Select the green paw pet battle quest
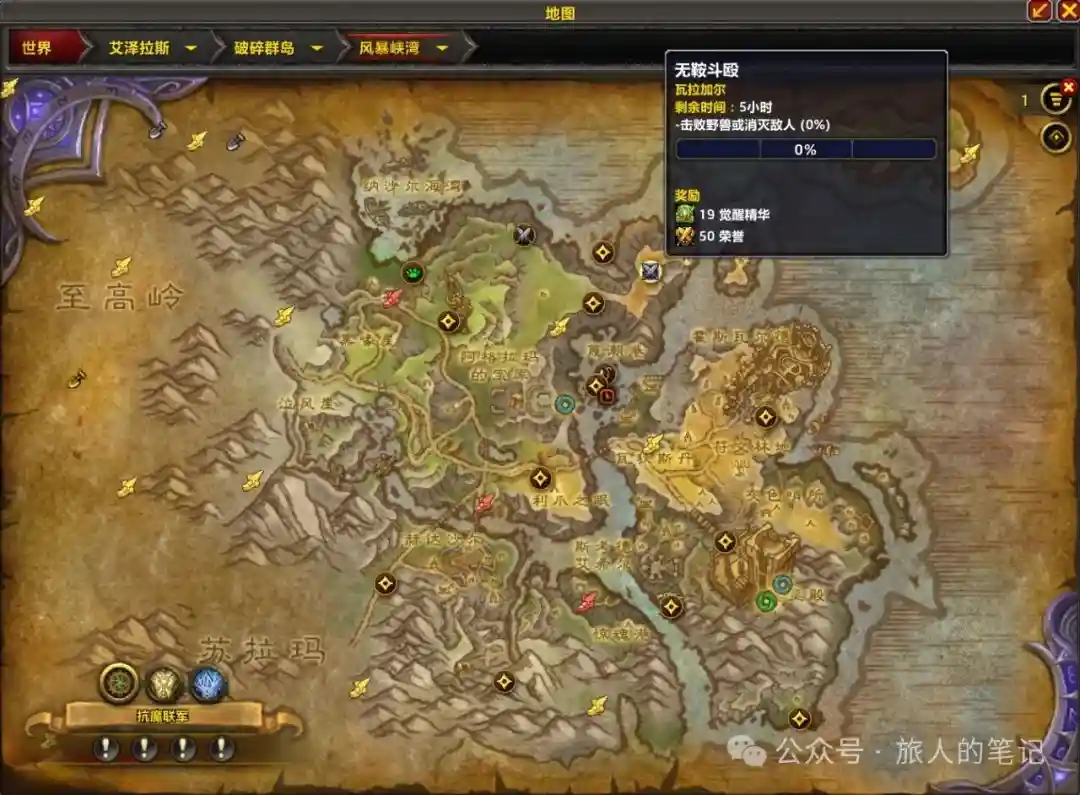The image size is (1080, 795). tap(413, 272)
